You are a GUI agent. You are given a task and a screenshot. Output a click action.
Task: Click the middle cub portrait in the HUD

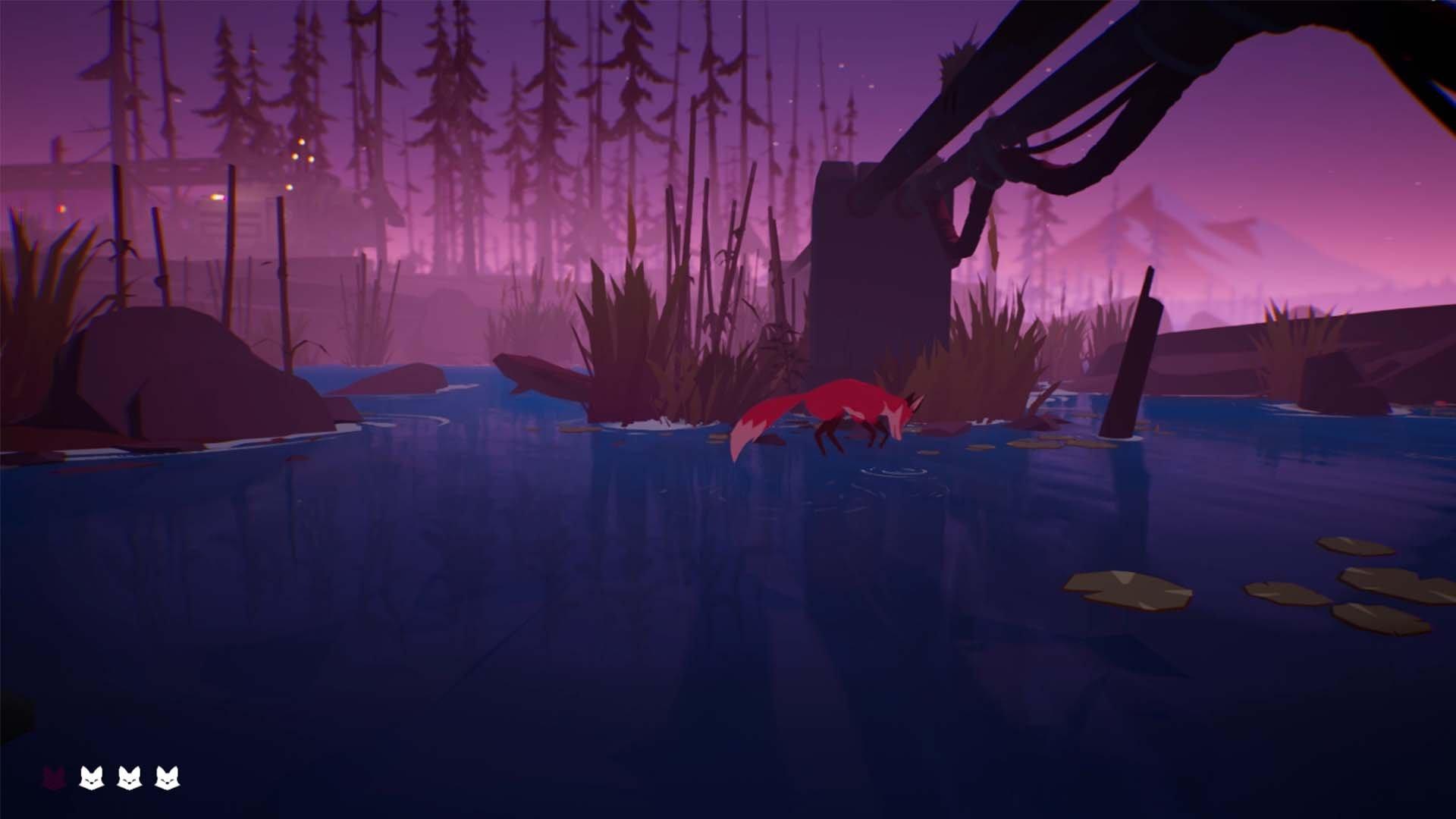(x=130, y=777)
